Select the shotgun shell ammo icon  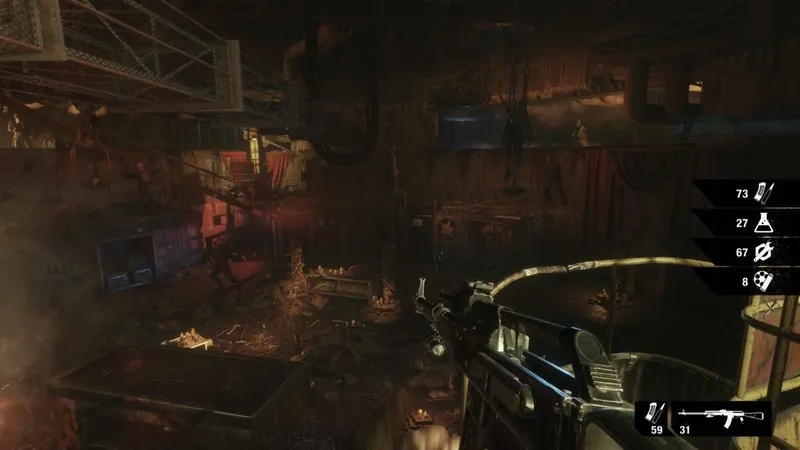coord(762,281)
